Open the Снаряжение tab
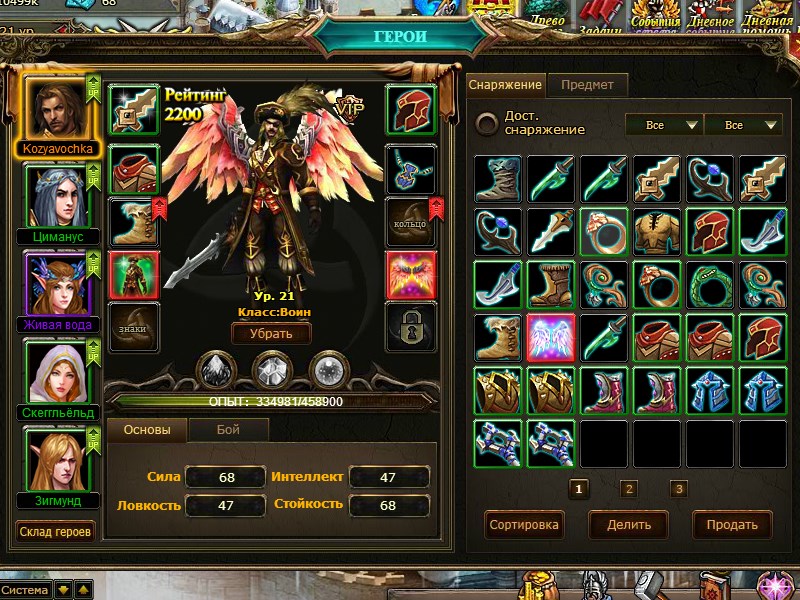The height and width of the screenshot is (600, 800). [x=505, y=85]
